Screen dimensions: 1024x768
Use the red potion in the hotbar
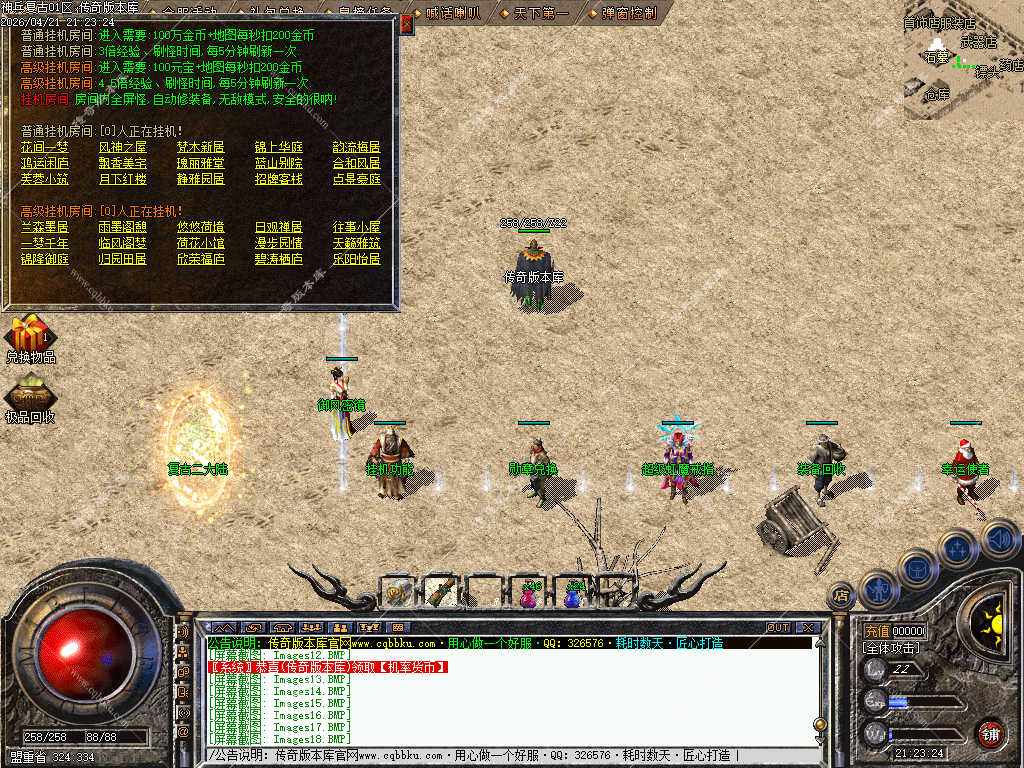529,594
